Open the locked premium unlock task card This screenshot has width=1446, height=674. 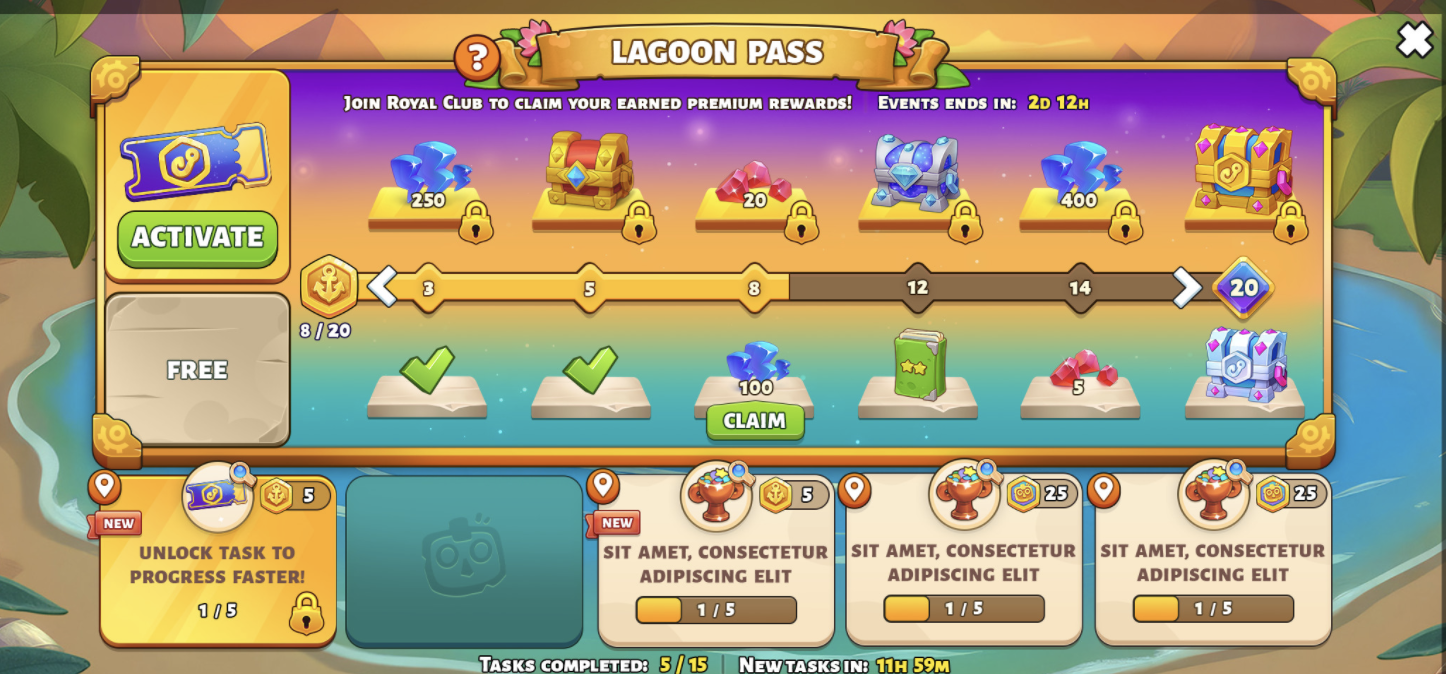click(218, 560)
